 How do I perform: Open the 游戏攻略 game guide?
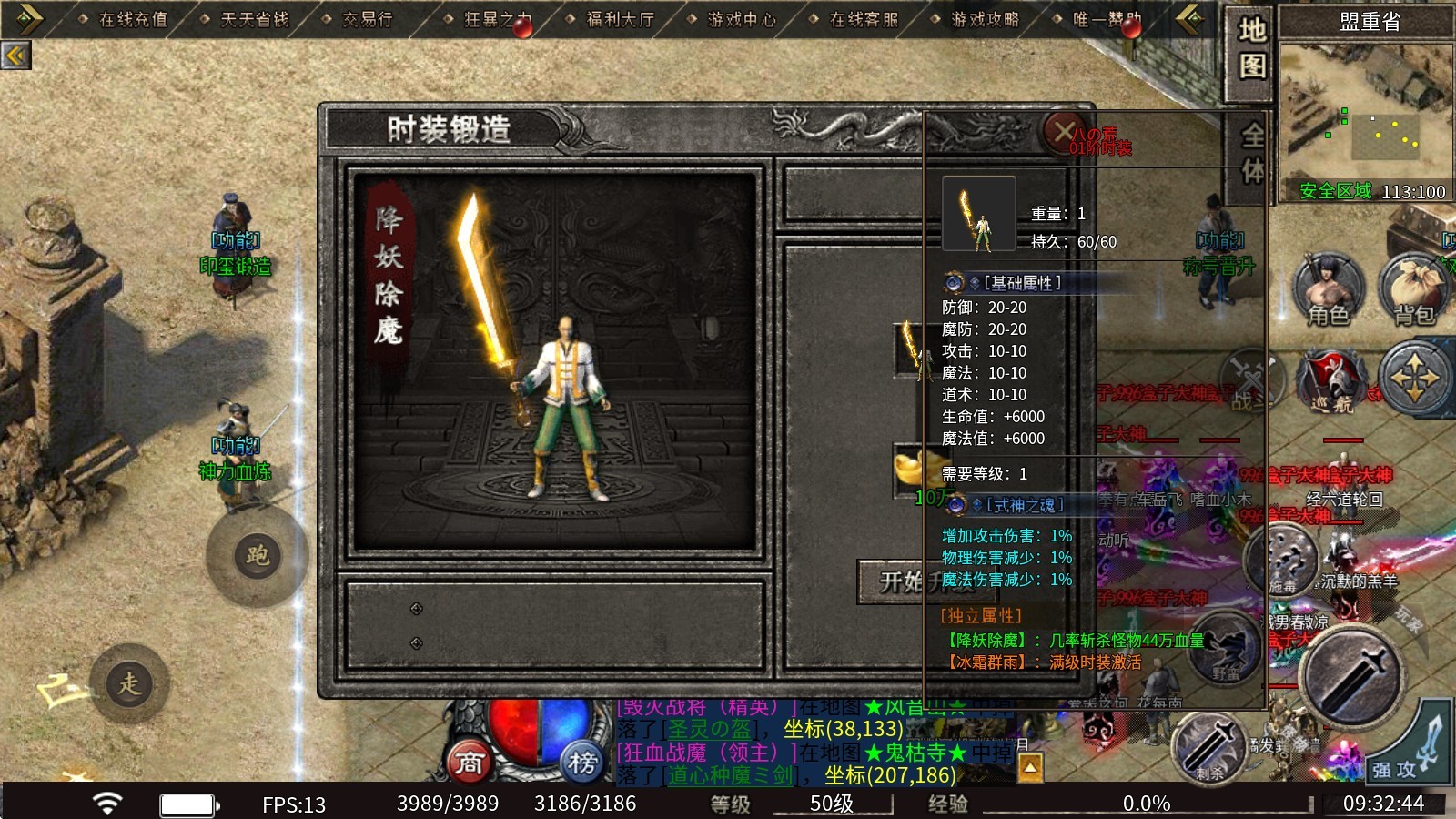tap(985, 19)
